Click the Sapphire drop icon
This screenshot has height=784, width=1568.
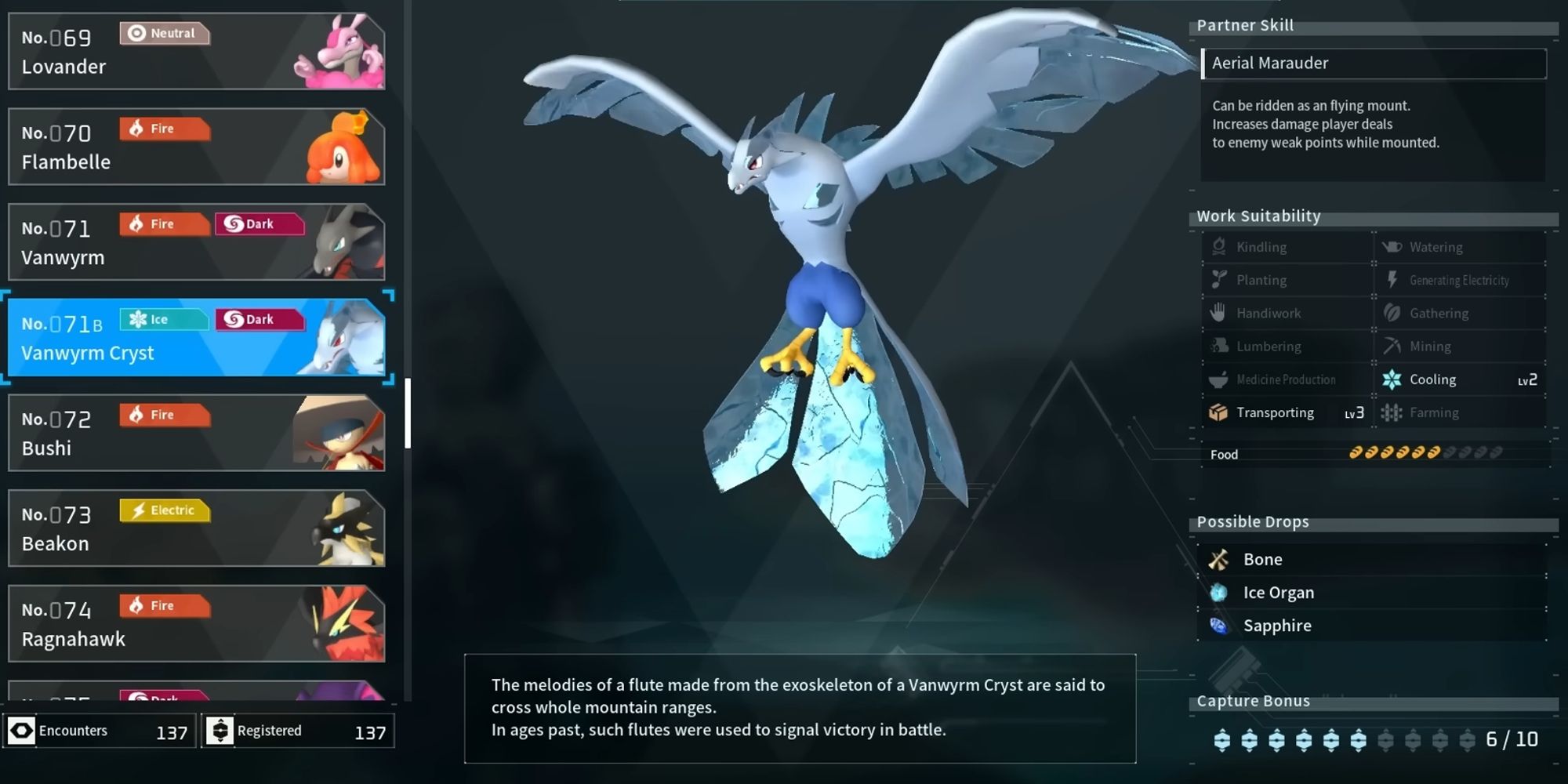click(x=1219, y=625)
